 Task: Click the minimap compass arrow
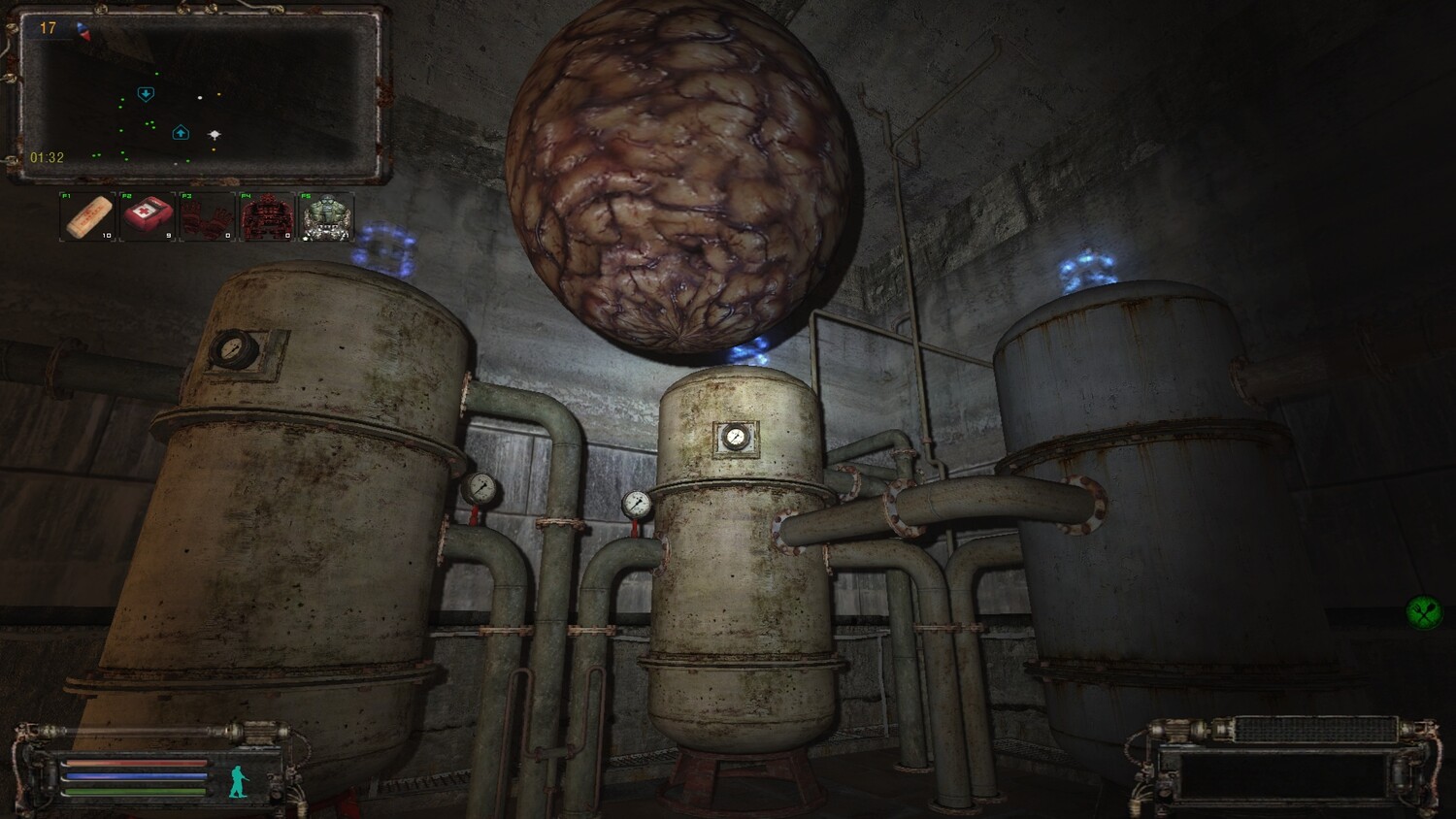click(x=83, y=31)
